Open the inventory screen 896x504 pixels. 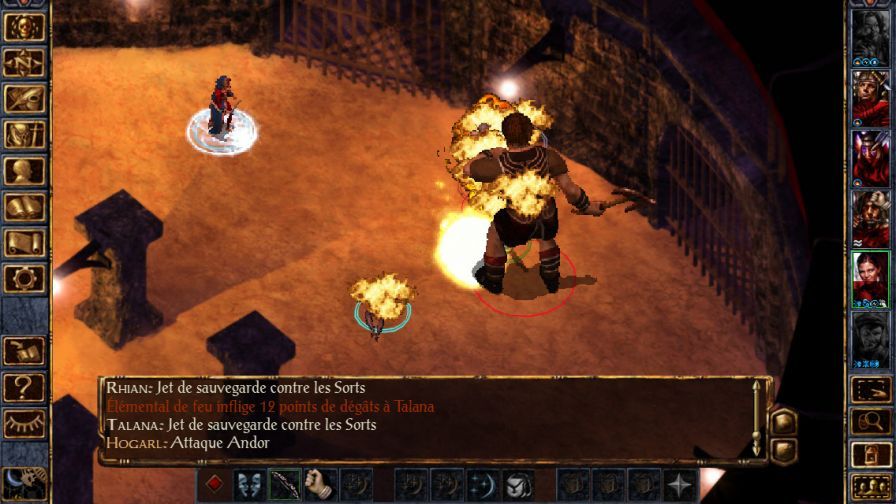click(x=24, y=135)
